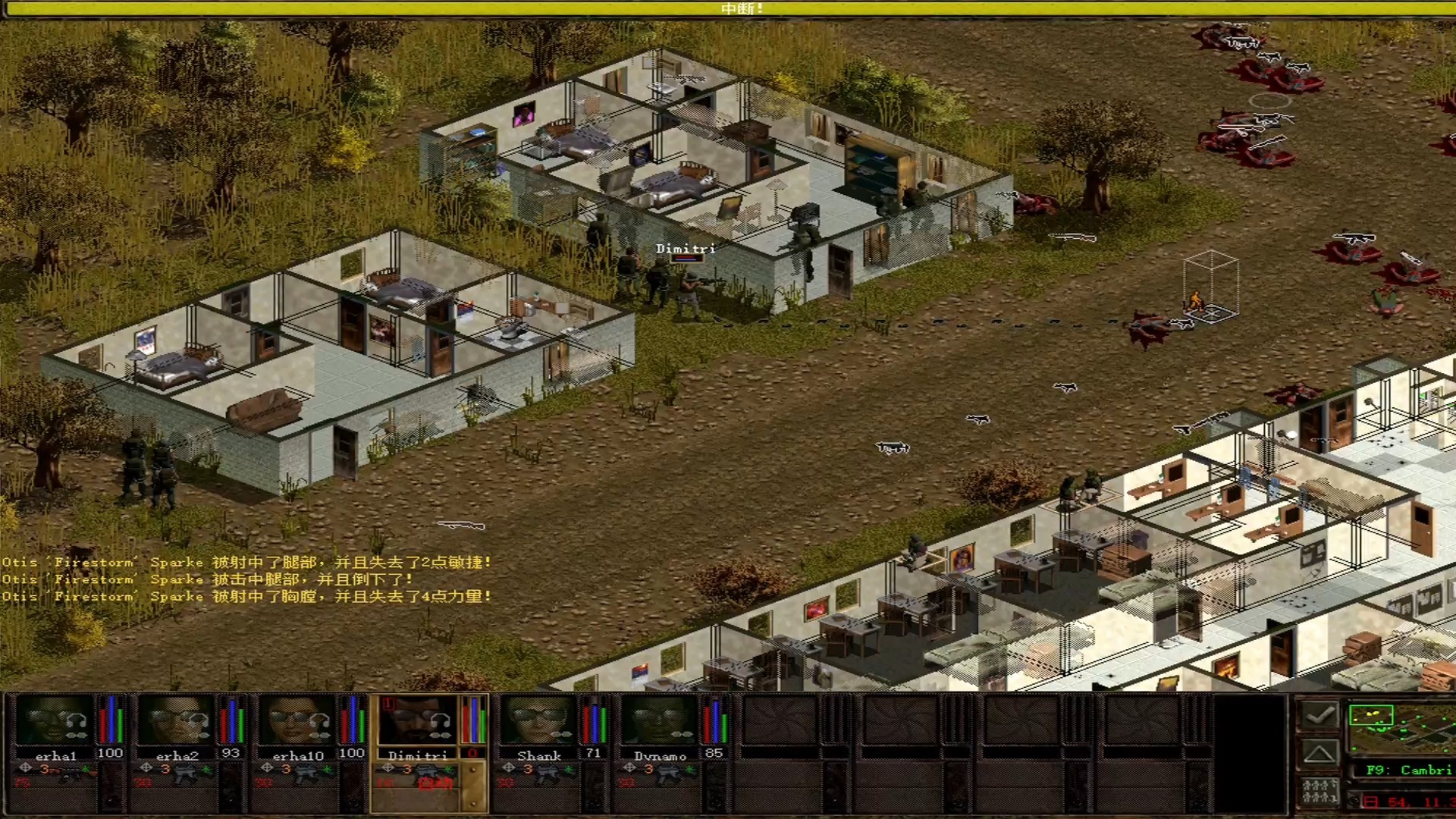Click Dimitri's portrait in team panel
The height and width of the screenshot is (819, 1456).
click(416, 719)
